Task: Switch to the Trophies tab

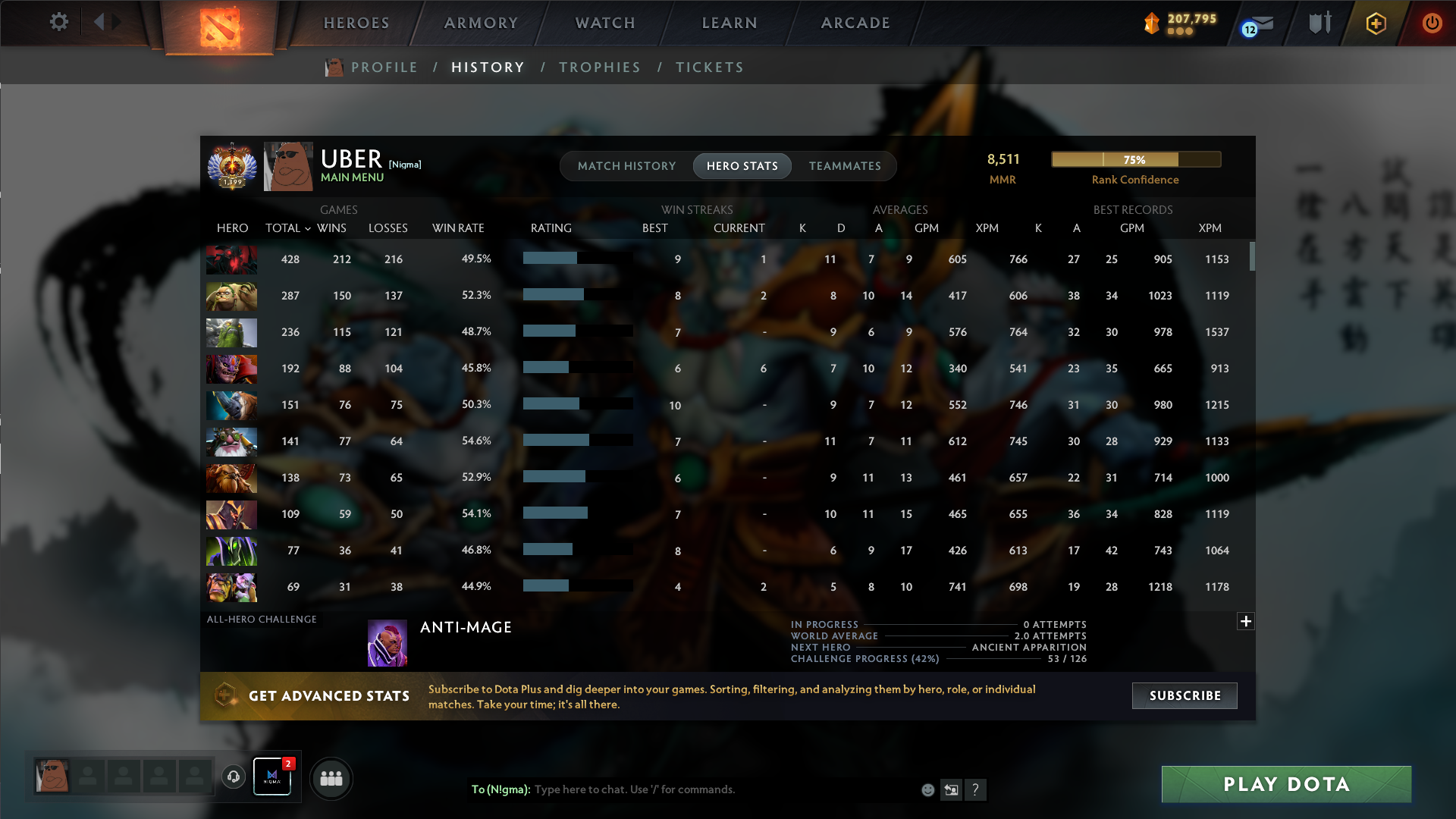Action: (599, 67)
